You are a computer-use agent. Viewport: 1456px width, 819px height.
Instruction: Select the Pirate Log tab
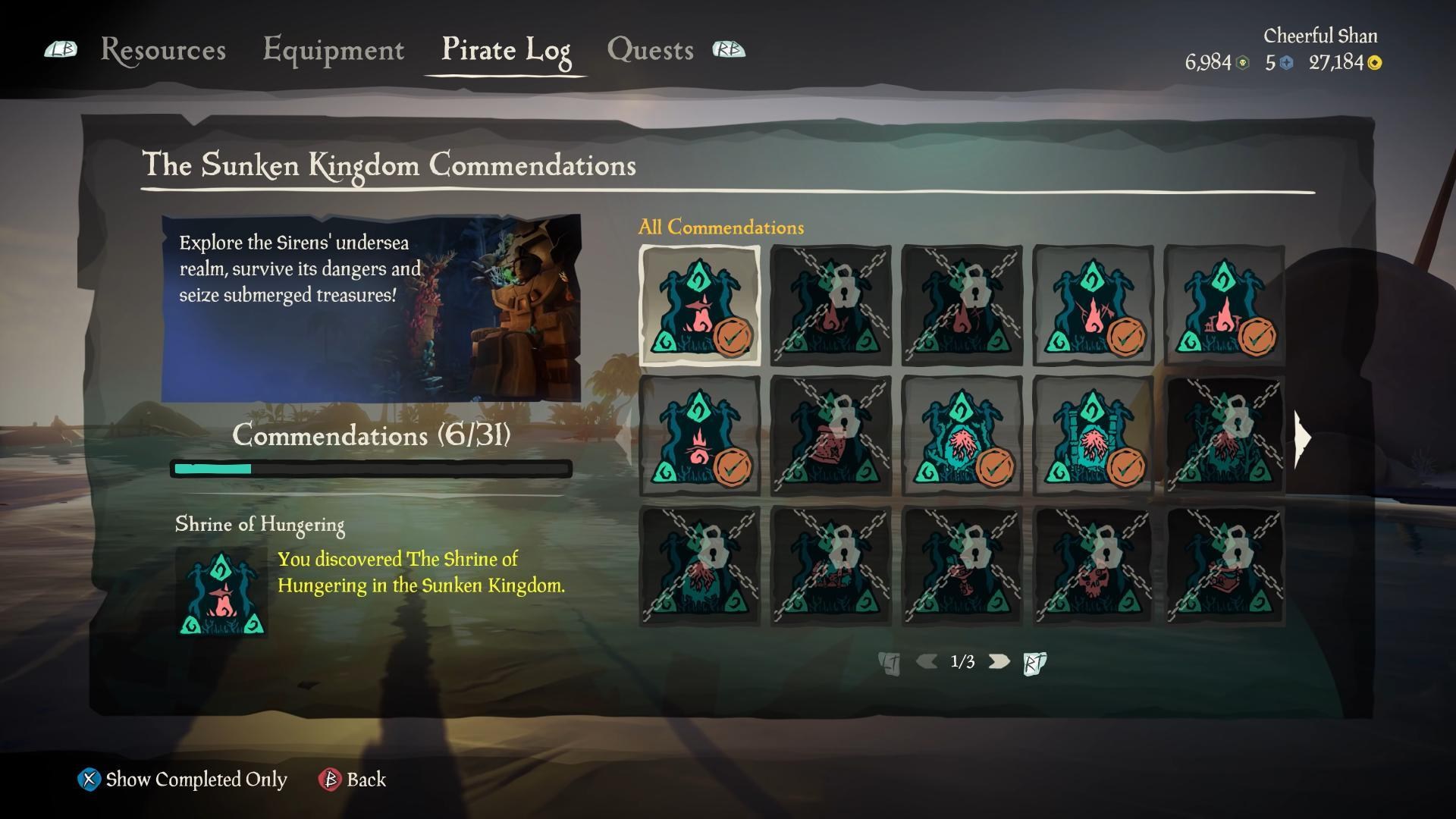click(x=506, y=50)
